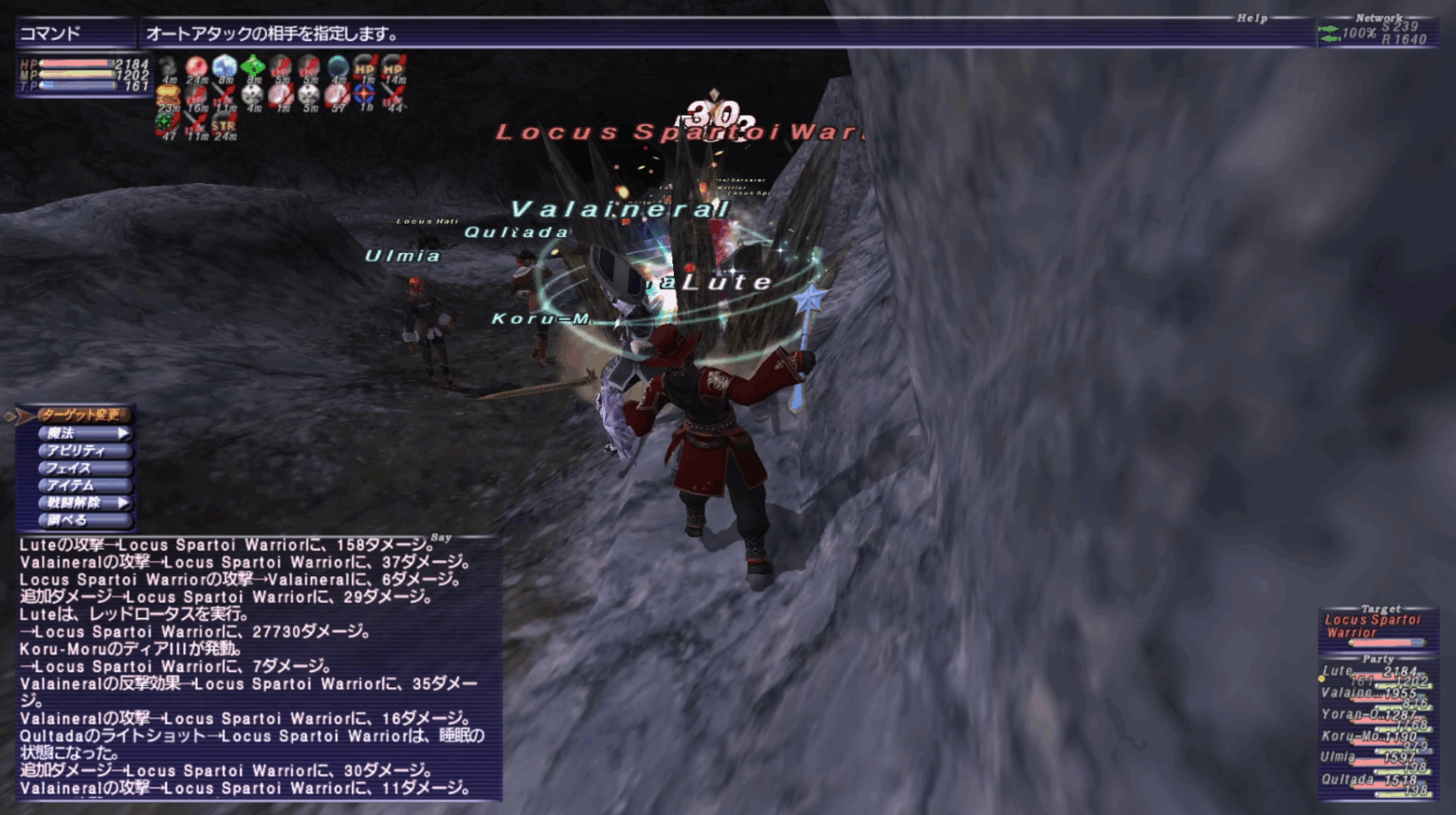1456x815 pixels.
Task: Expand the 戦闘解除 (Disengage) submenu
Action: pyautogui.click(x=81, y=502)
